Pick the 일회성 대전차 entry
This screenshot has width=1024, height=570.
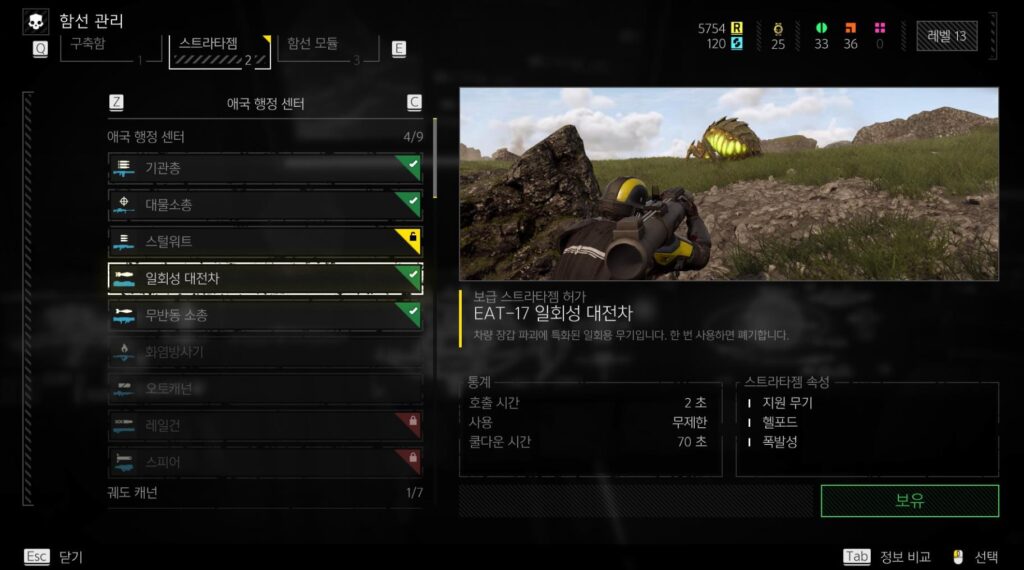coord(265,278)
